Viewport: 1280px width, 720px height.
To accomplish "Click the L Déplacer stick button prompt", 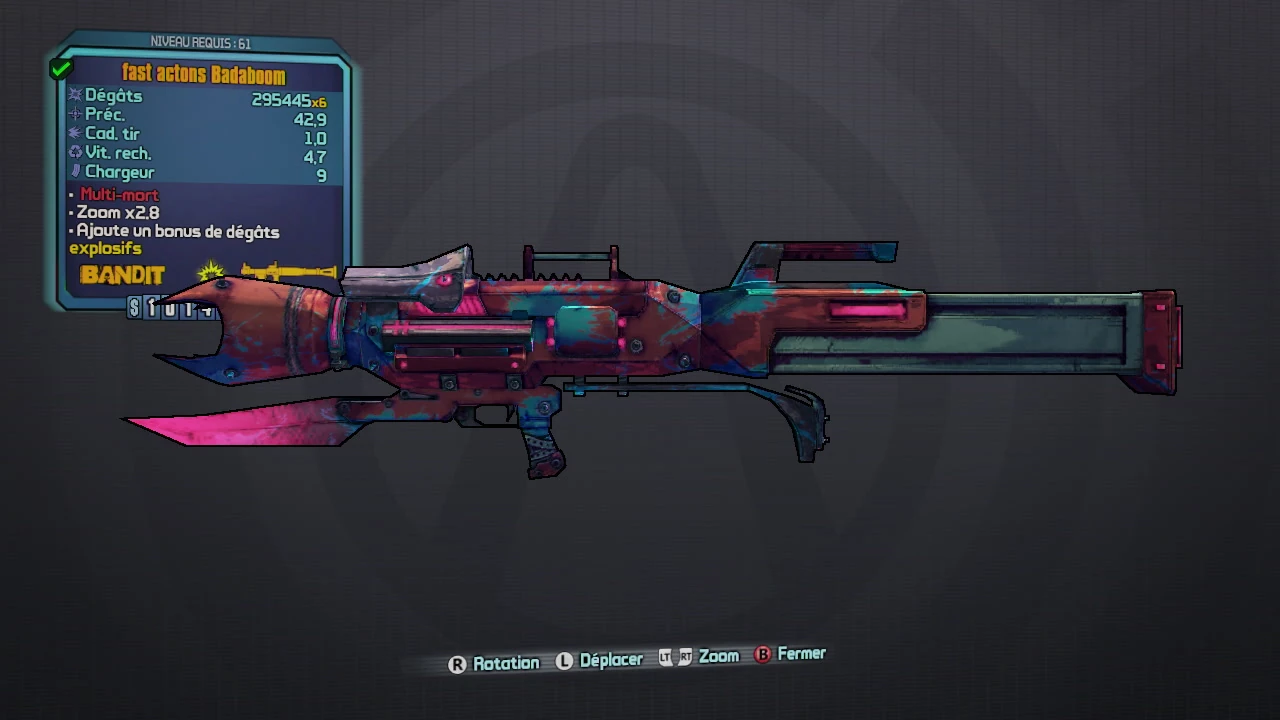I will (564, 660).
